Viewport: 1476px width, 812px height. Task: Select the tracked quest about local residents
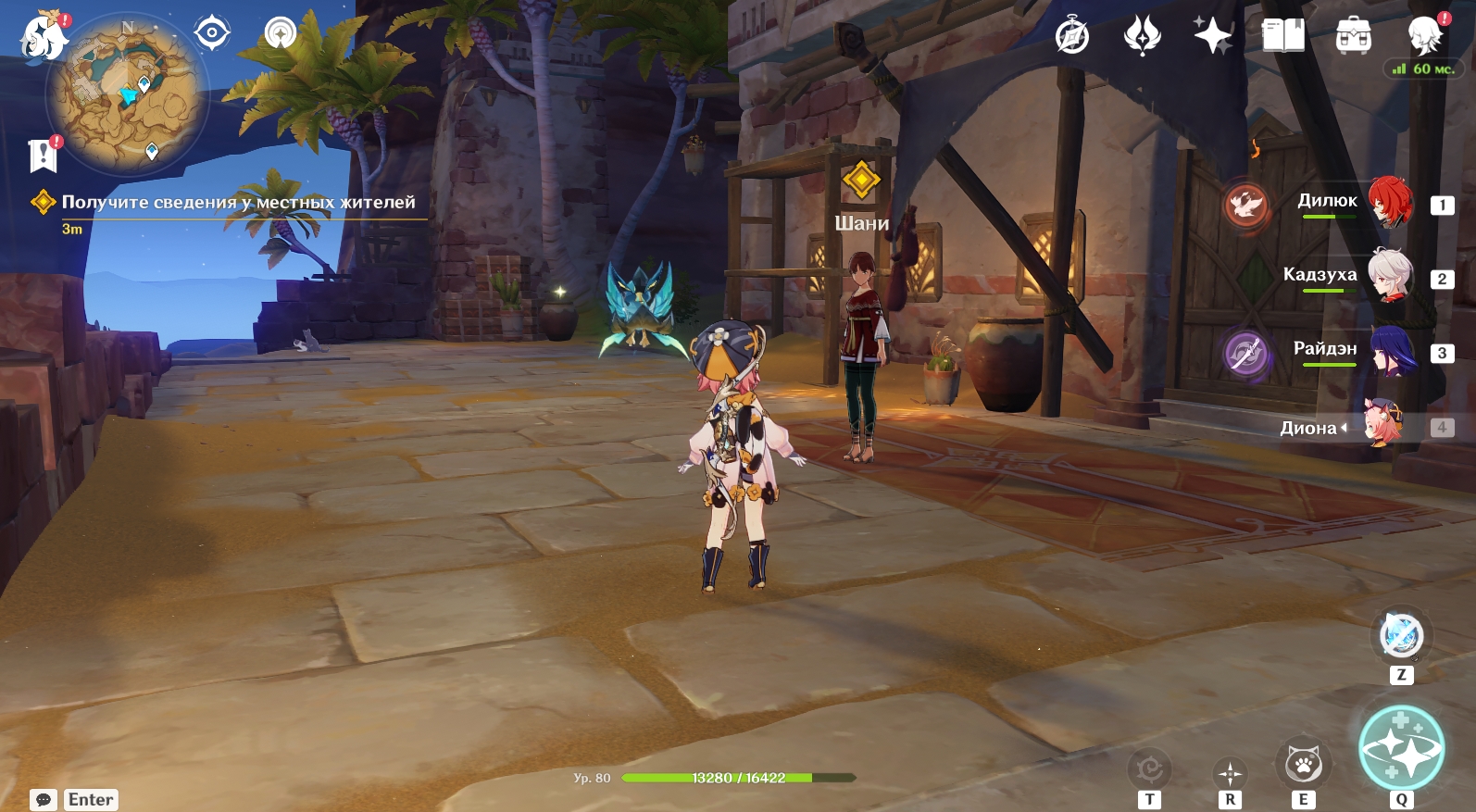[x=237, y=203]
